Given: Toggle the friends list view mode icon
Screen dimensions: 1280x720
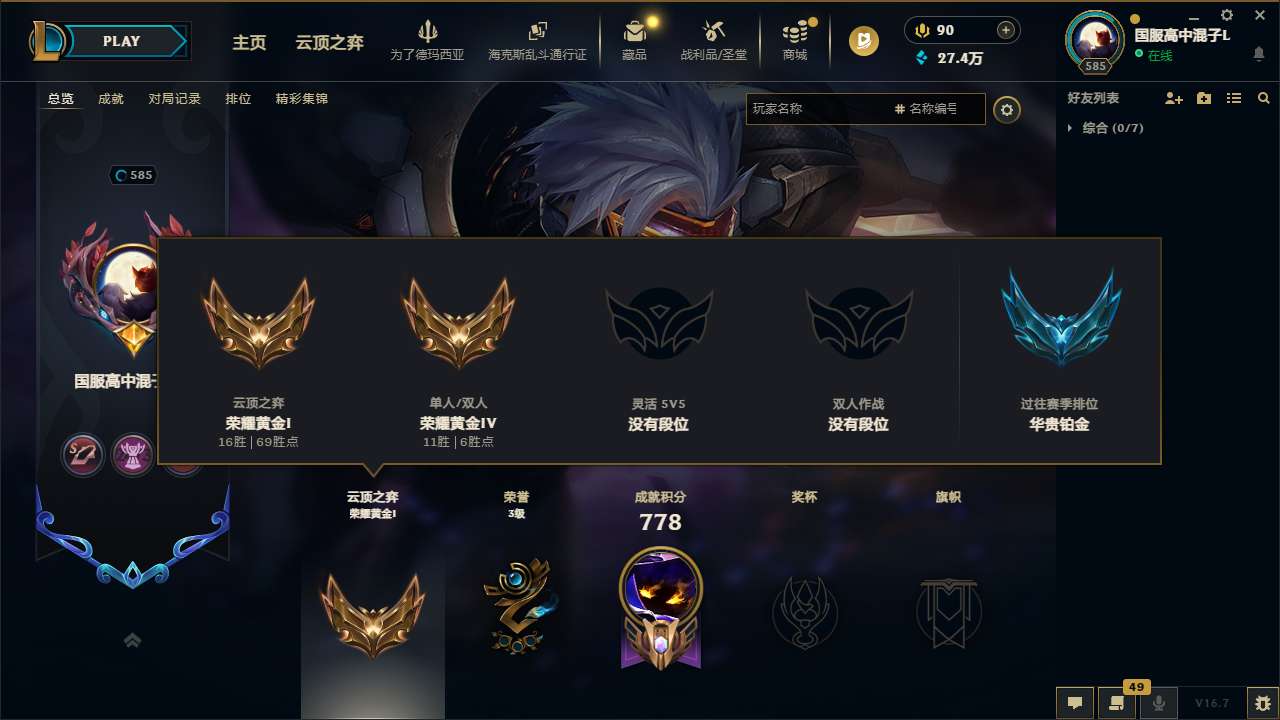Looking at the screenshot, I should (x=1233, y=98).
